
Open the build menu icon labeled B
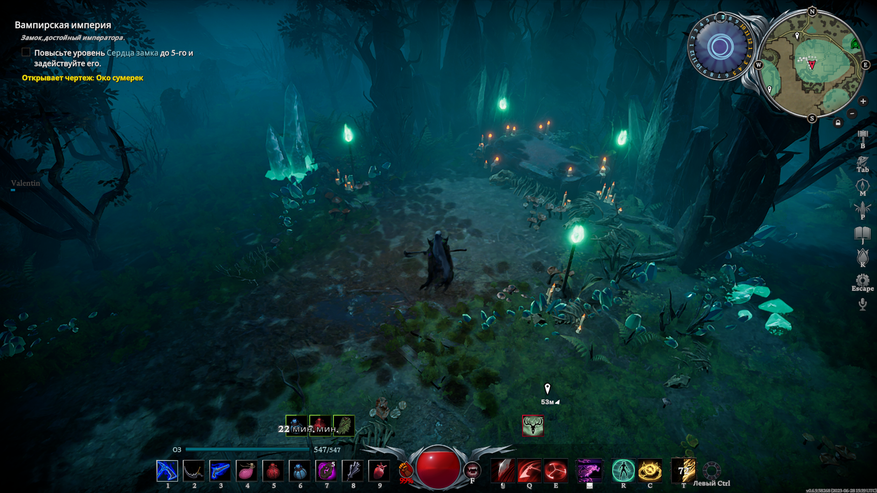tap(862, 135)
